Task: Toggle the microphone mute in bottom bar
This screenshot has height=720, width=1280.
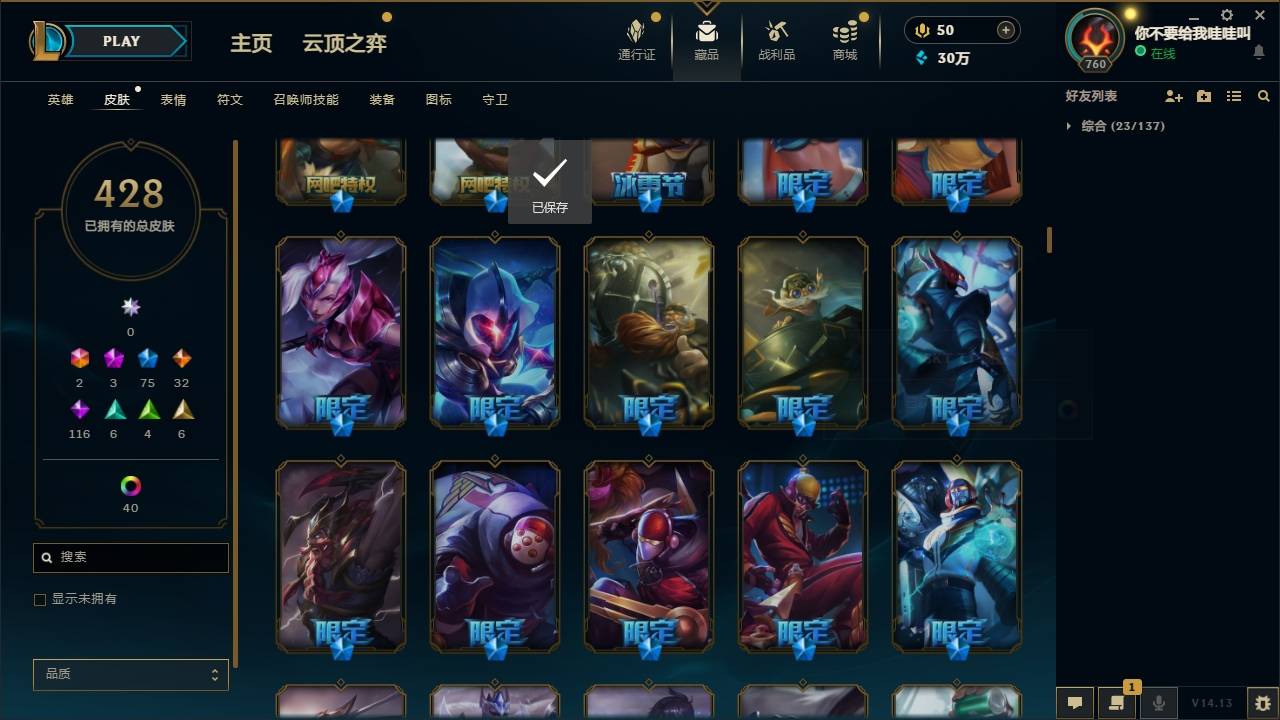Action: [1158, 703]
